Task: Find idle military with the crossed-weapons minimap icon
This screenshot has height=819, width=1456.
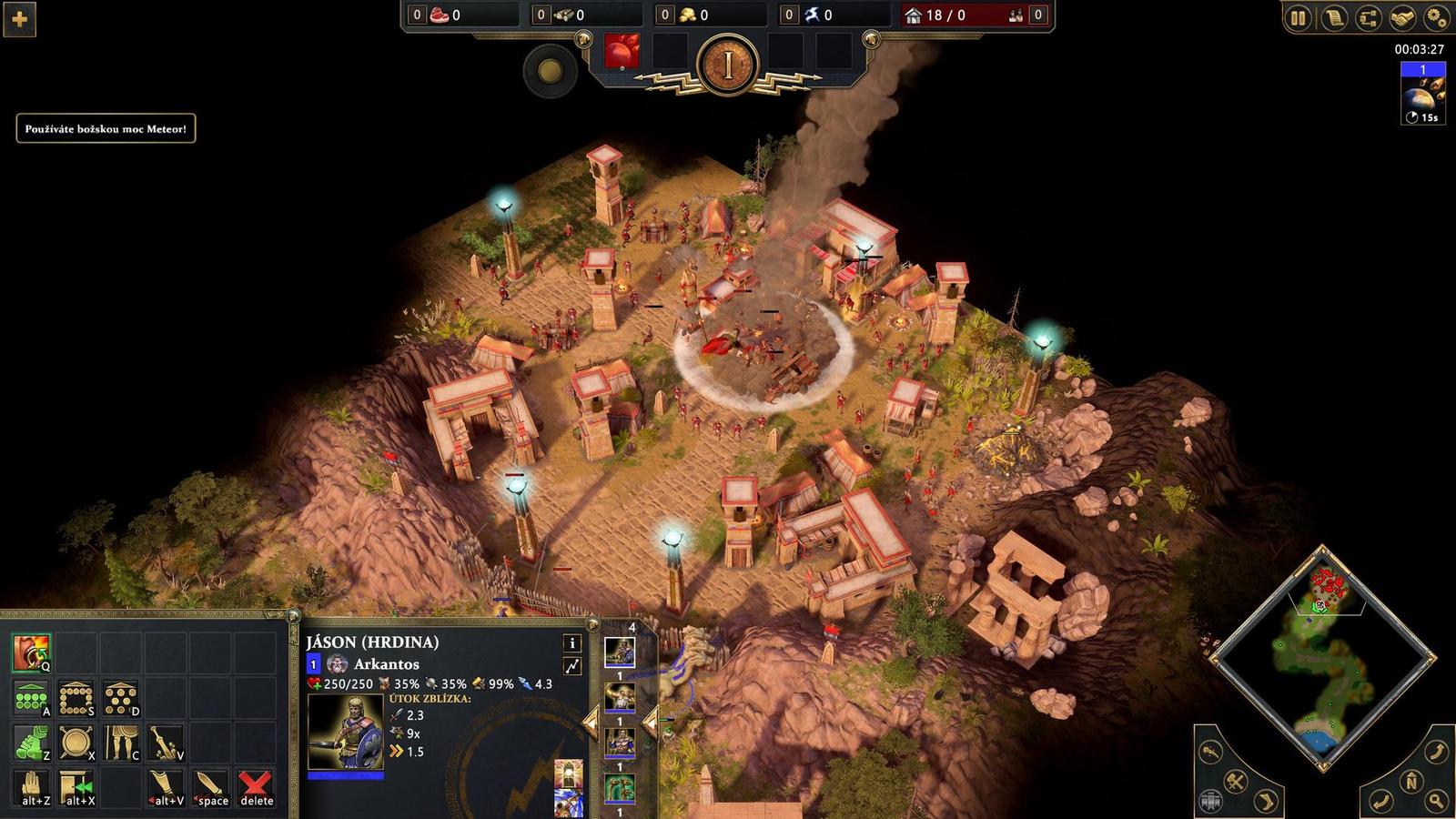Action: [1234, 782]
